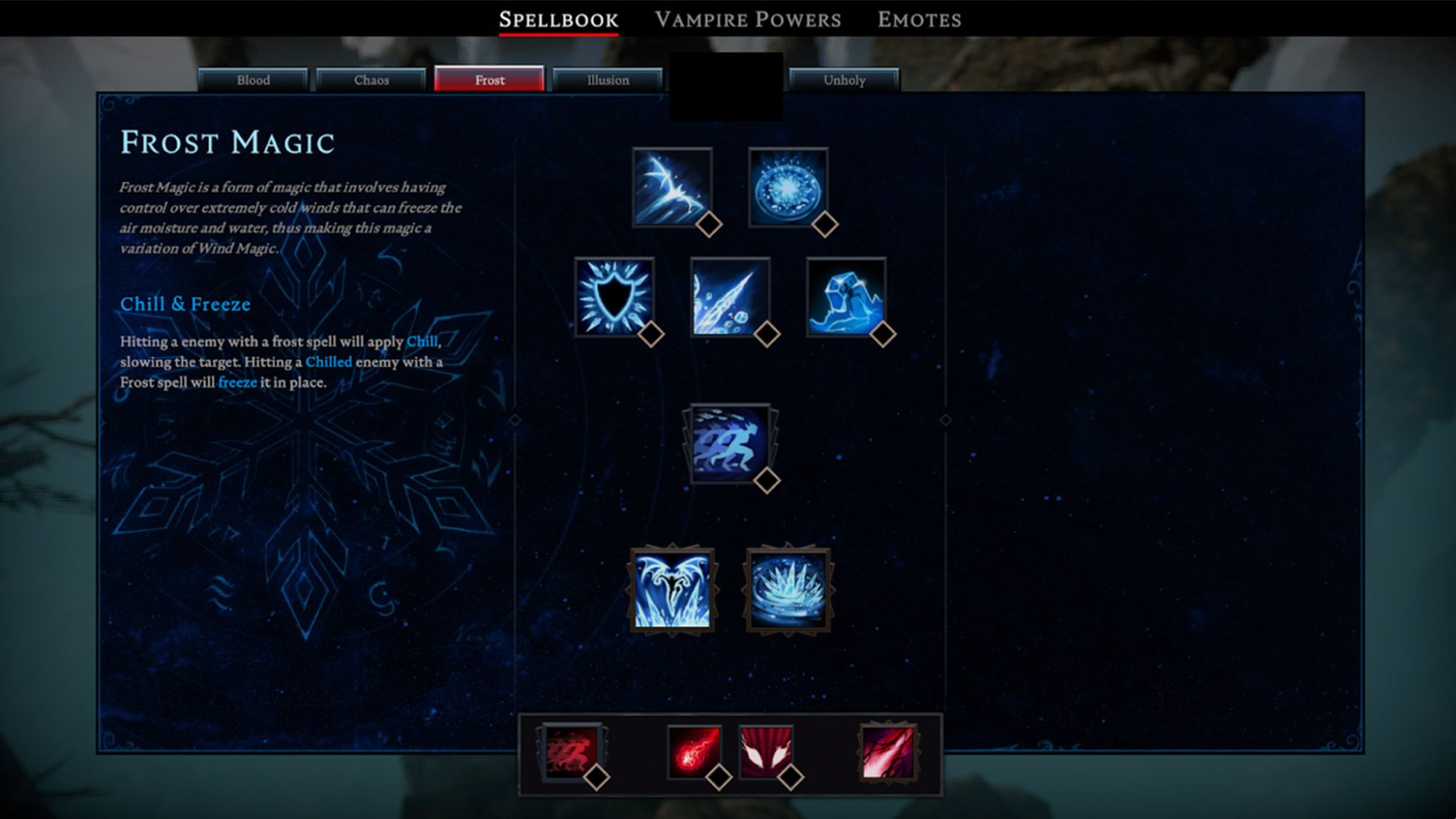Viewport: 1456px width, 819px height.
Task: Select the Spellbook heading tab
Action: tap(558, 20)
